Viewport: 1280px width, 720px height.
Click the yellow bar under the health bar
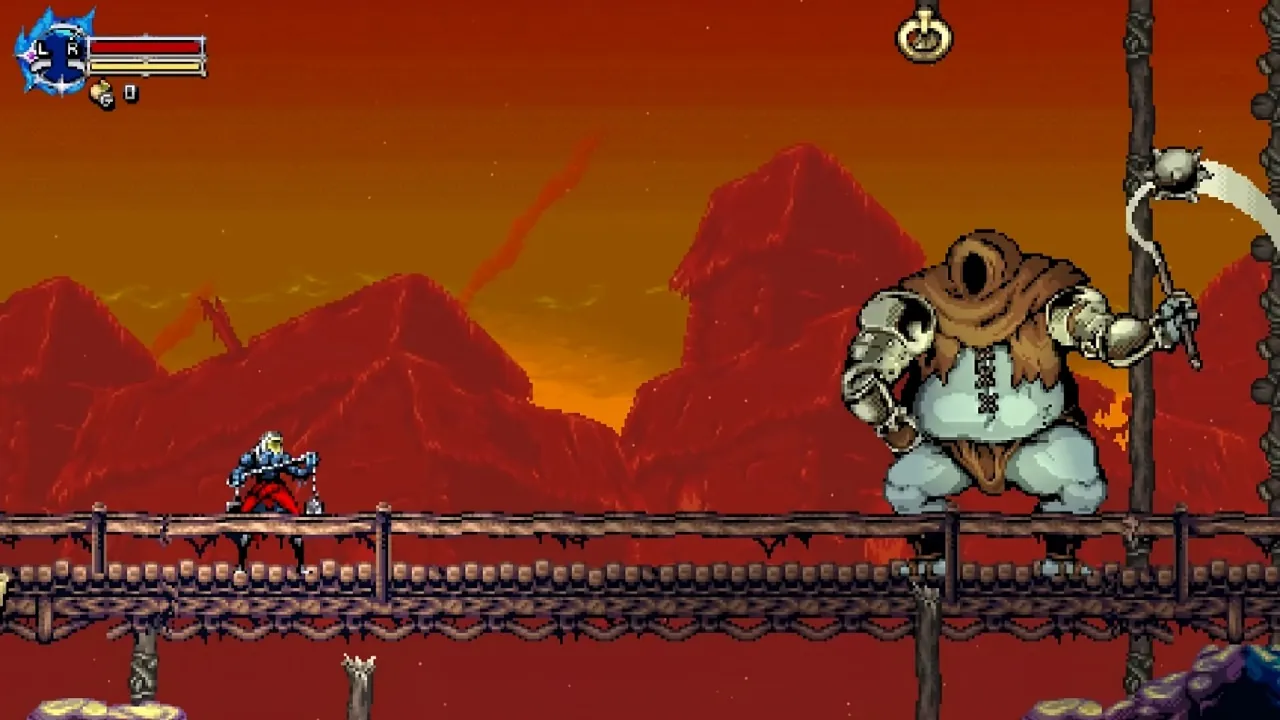pyautogui.click(x=145, y=66)
